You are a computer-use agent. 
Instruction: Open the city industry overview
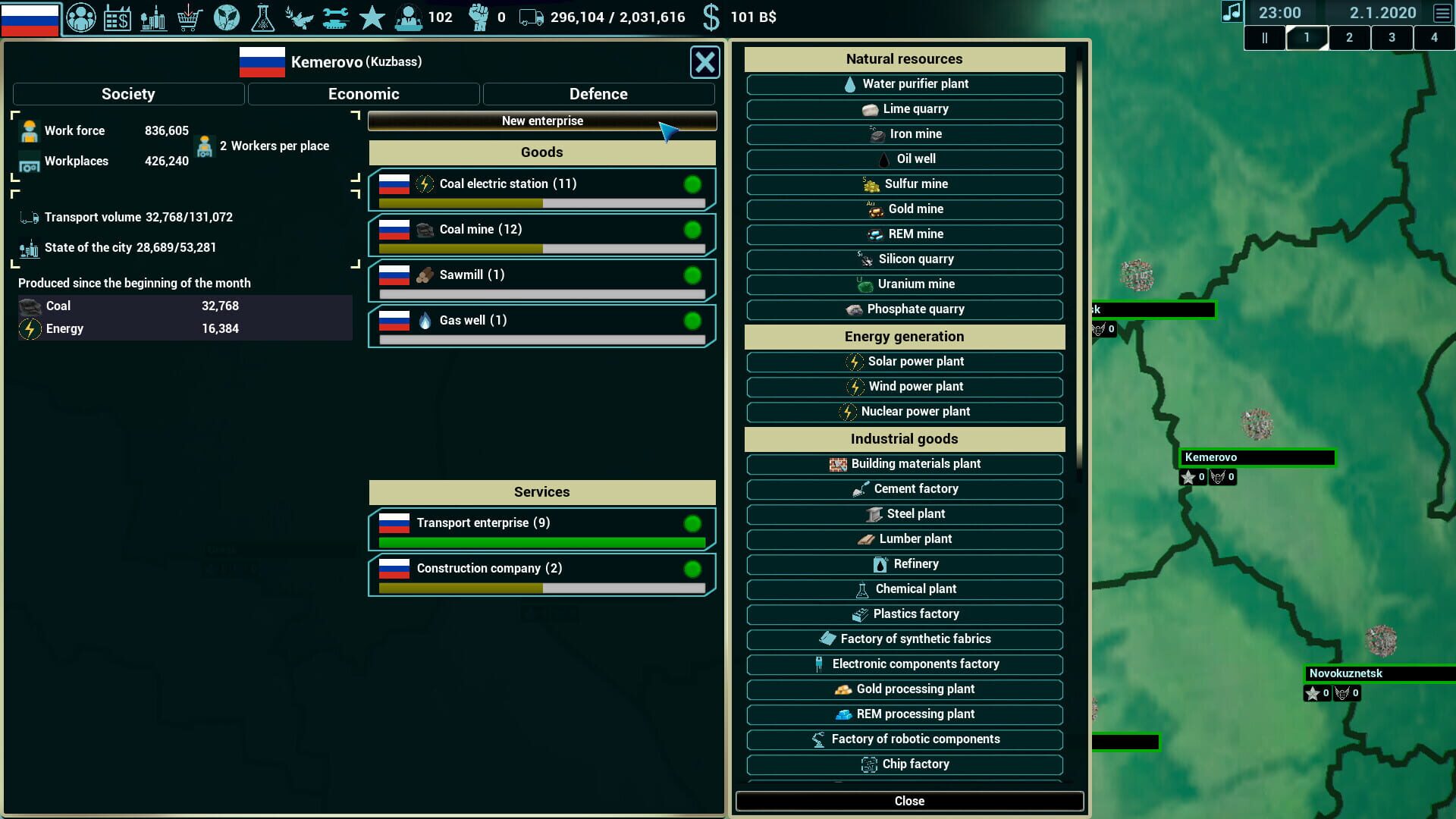(154, 17)
